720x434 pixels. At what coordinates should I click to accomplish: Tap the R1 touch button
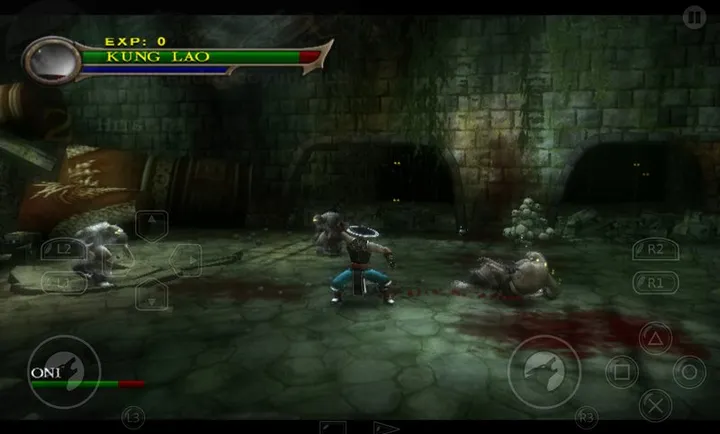656,283
